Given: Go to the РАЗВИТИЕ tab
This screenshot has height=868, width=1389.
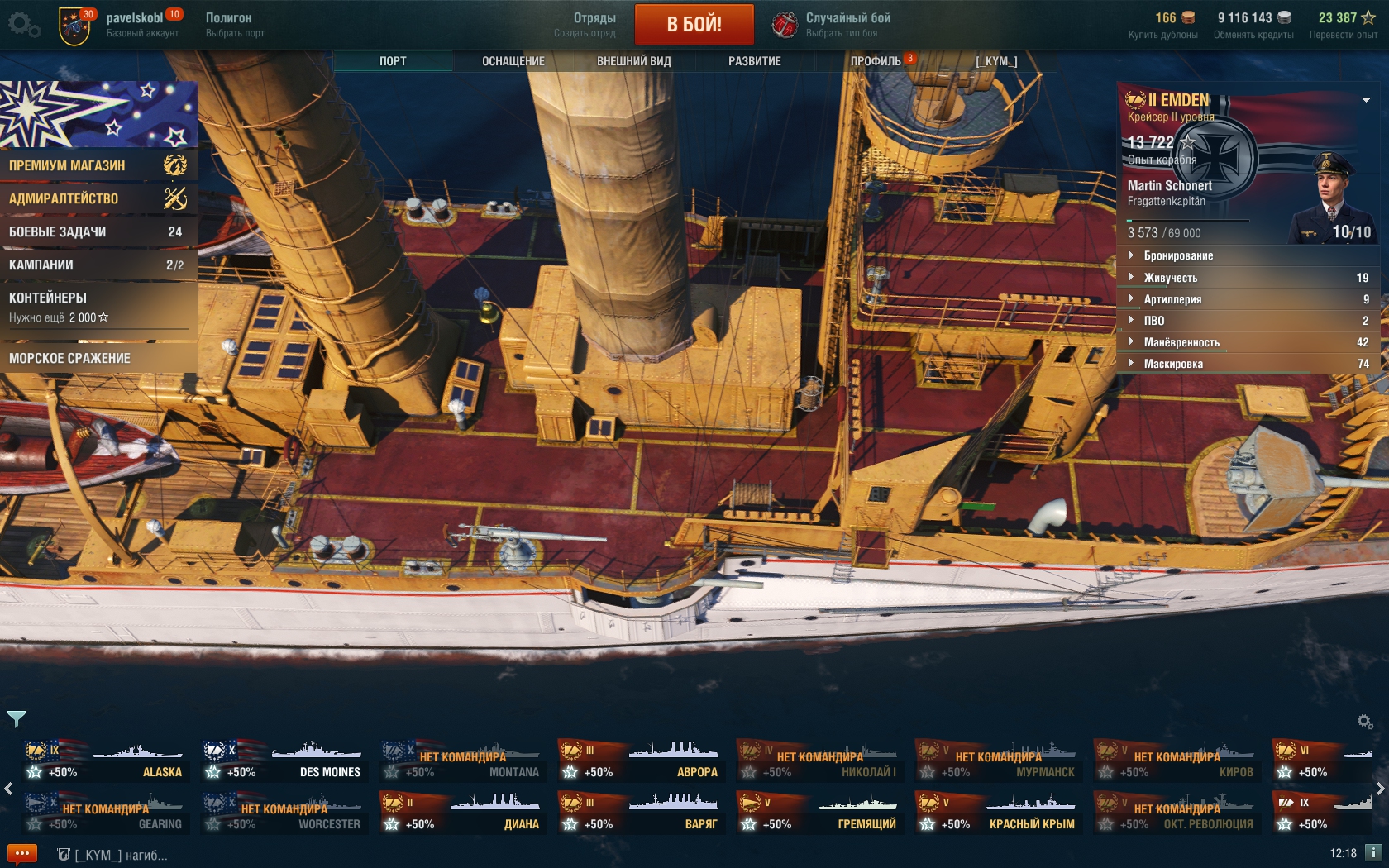Looking at the screenshot, I should (x=754, y=61).
